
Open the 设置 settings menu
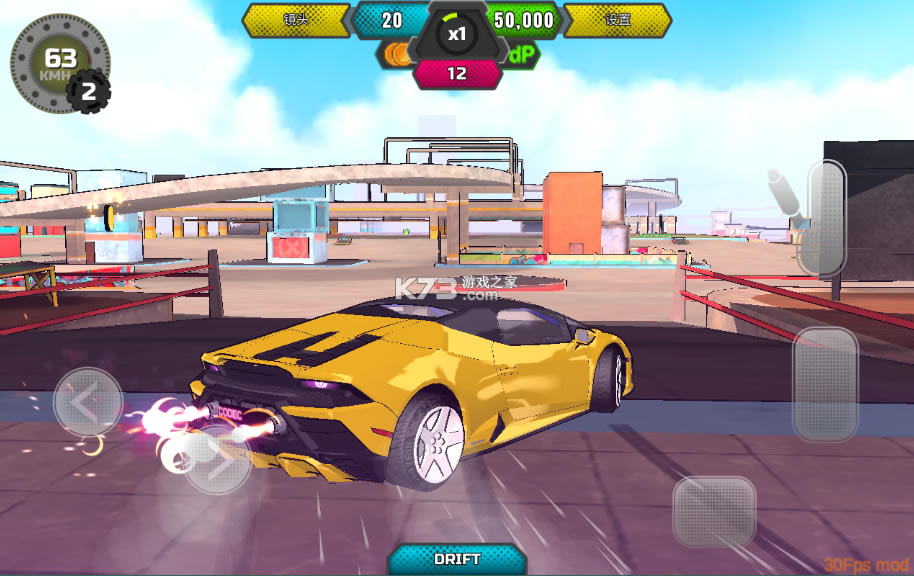618,20
